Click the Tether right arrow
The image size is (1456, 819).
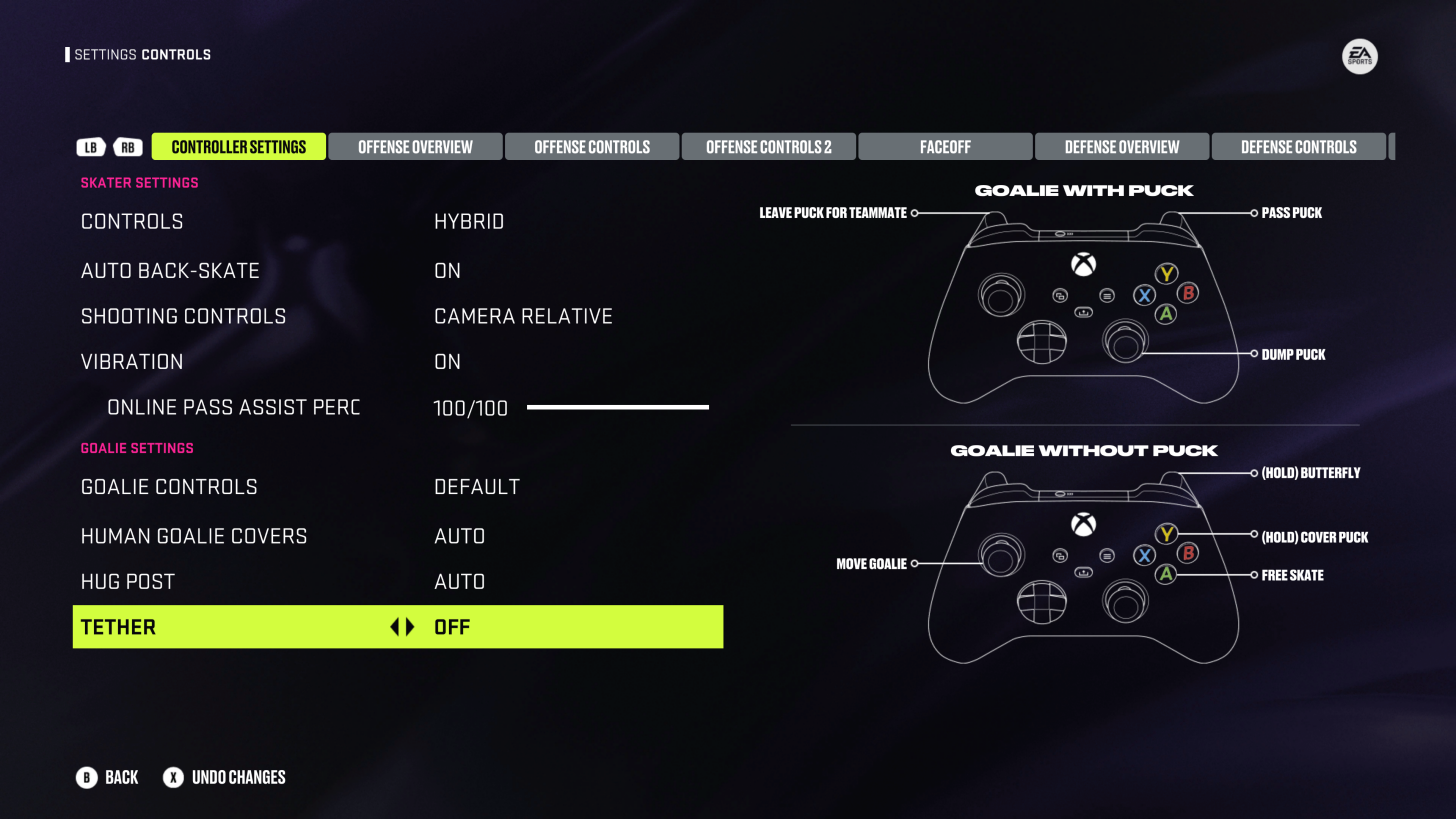(409, 627)
